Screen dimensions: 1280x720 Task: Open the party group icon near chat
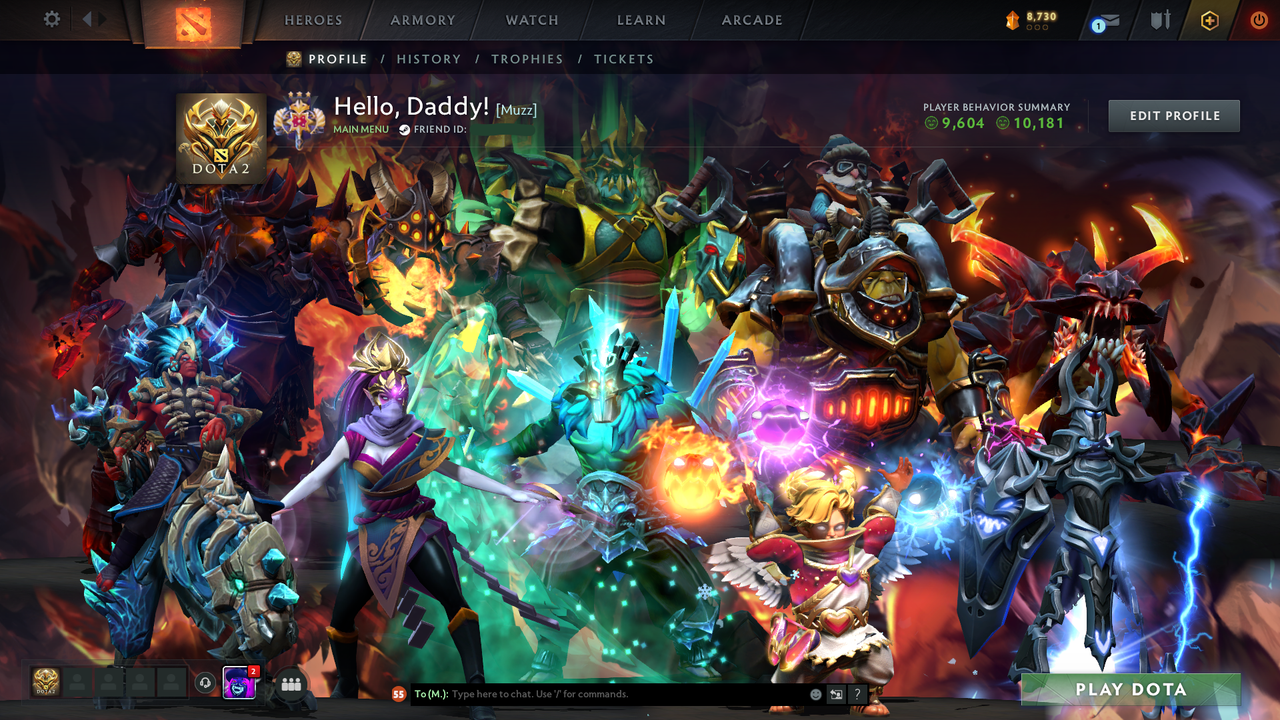[x=288, y=683]
